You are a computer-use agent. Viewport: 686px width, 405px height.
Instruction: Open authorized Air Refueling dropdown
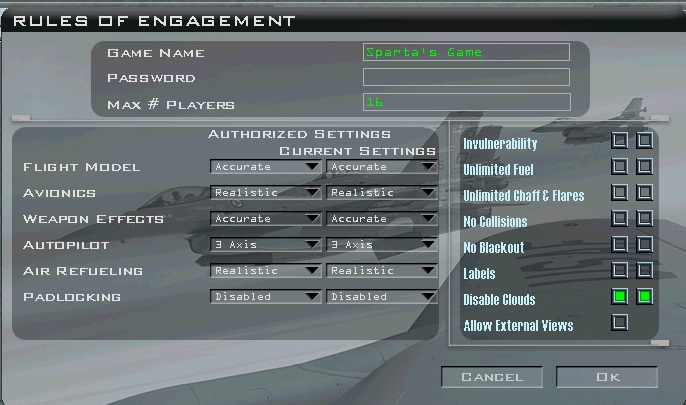click(266, 271)
